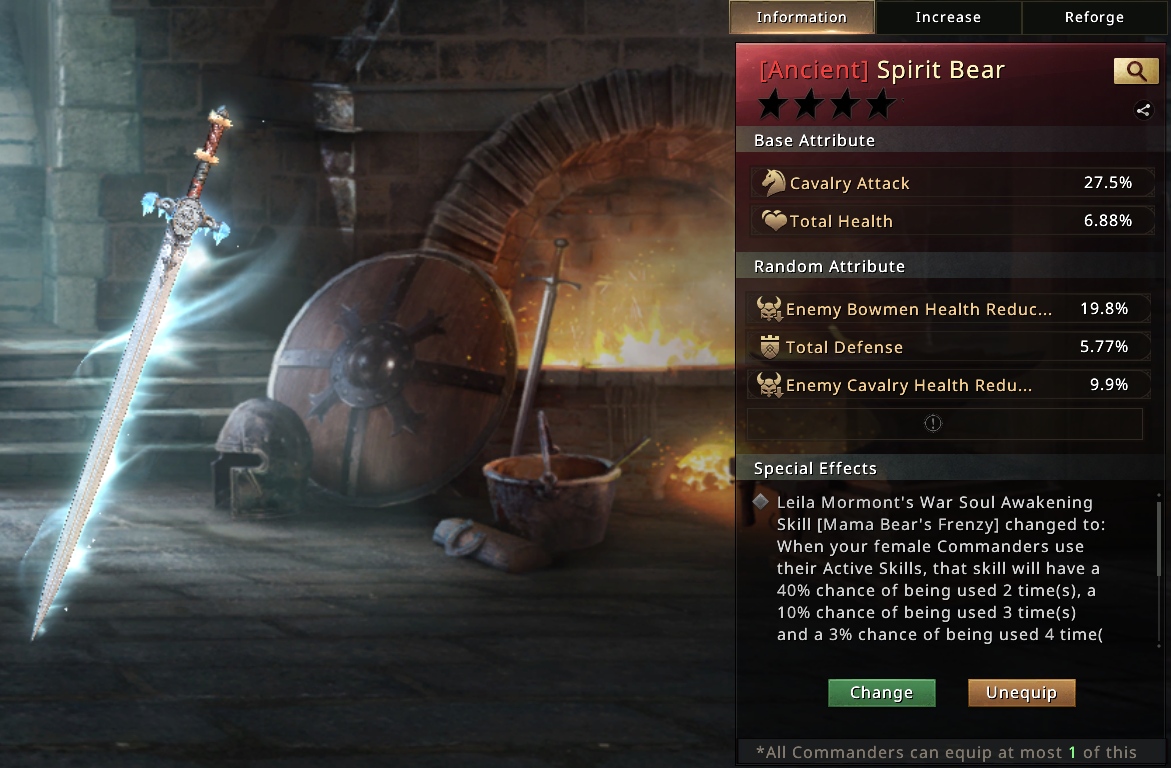Select the Enemy Cavalry Health Reduction row

click(945, 385)
